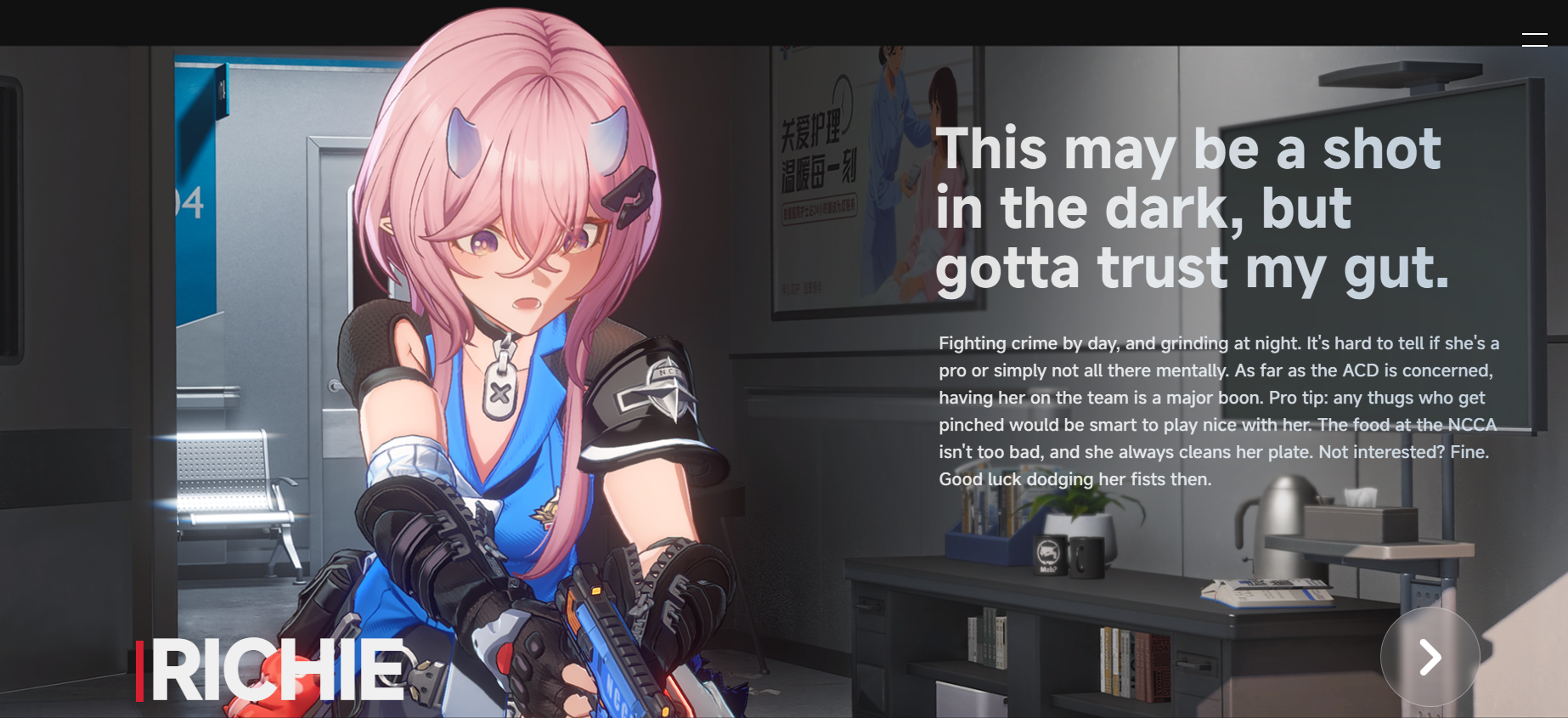1568x718 pixels.
Task: Open the hamburger menu icon
Action: (x=1534, y=40)
